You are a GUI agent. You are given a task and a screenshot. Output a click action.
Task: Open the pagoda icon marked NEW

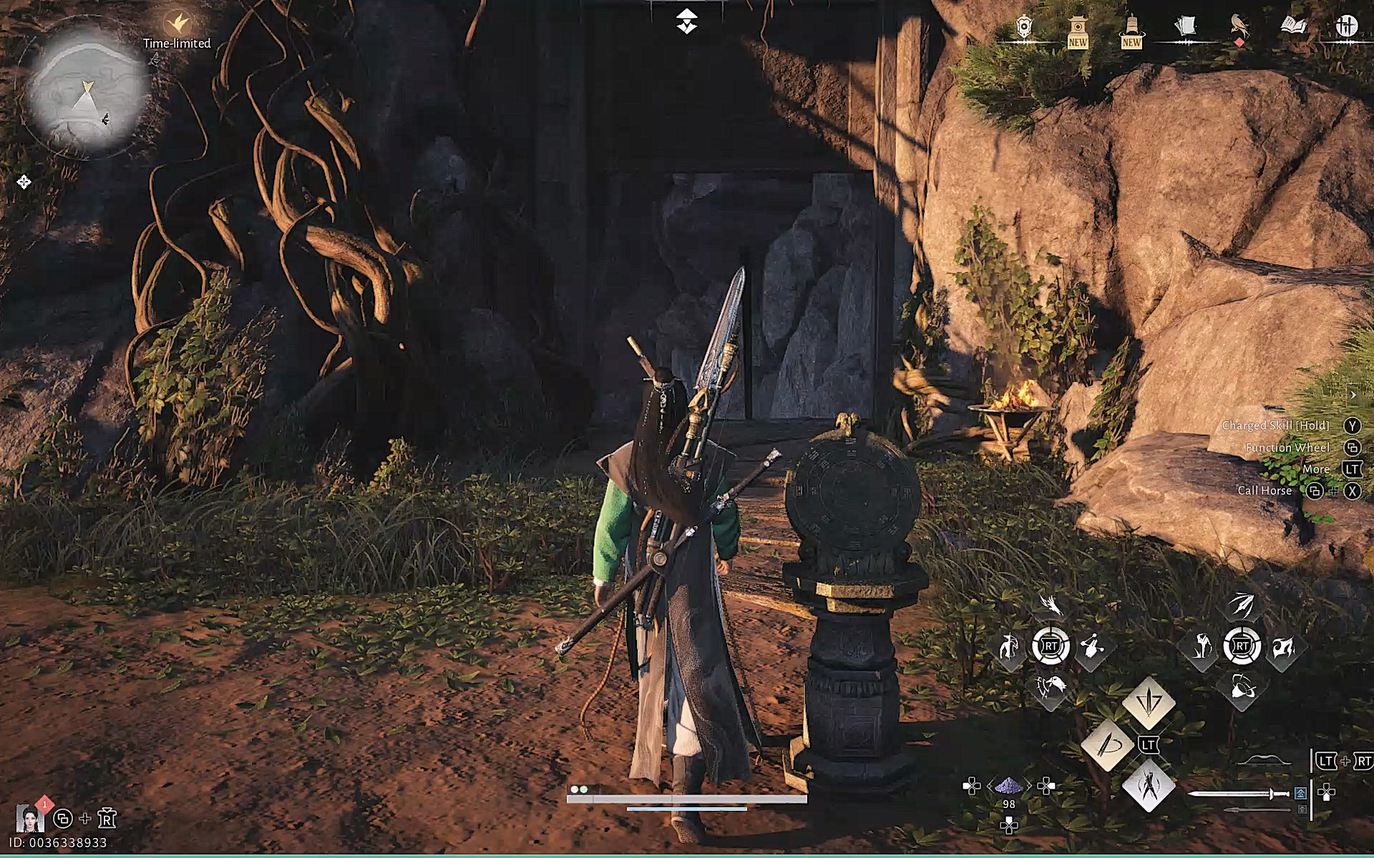pyautogui.click(x=1077, y=29)
